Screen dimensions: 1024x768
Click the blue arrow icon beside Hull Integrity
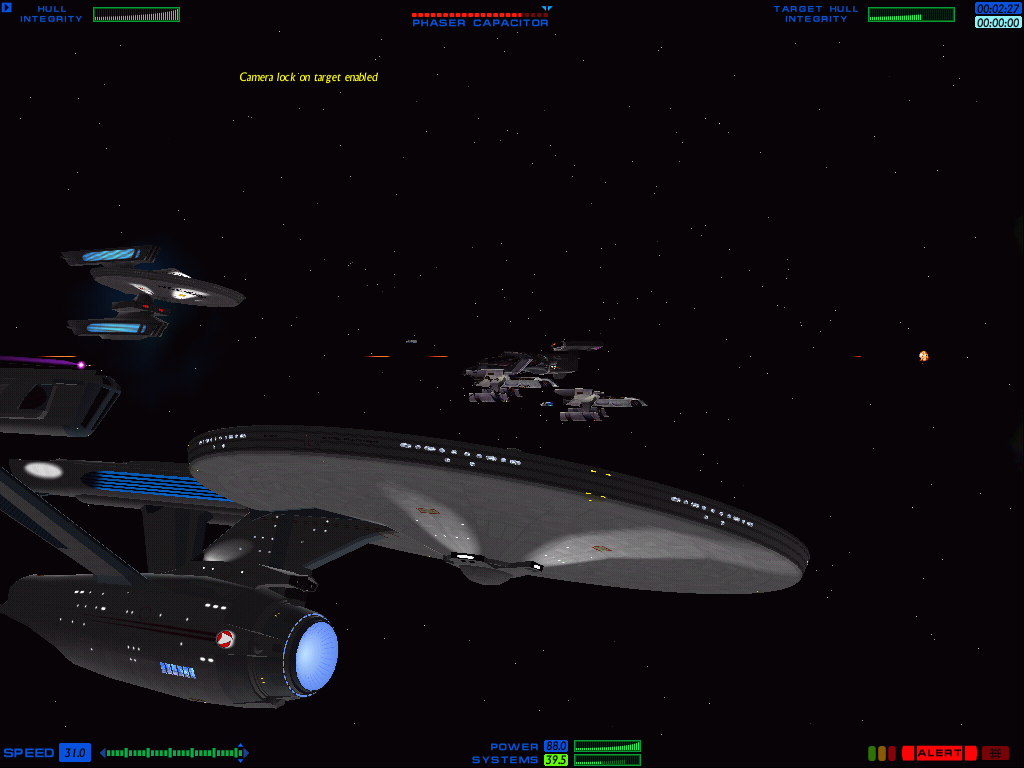pyautogui.click(x=6, y=9)
